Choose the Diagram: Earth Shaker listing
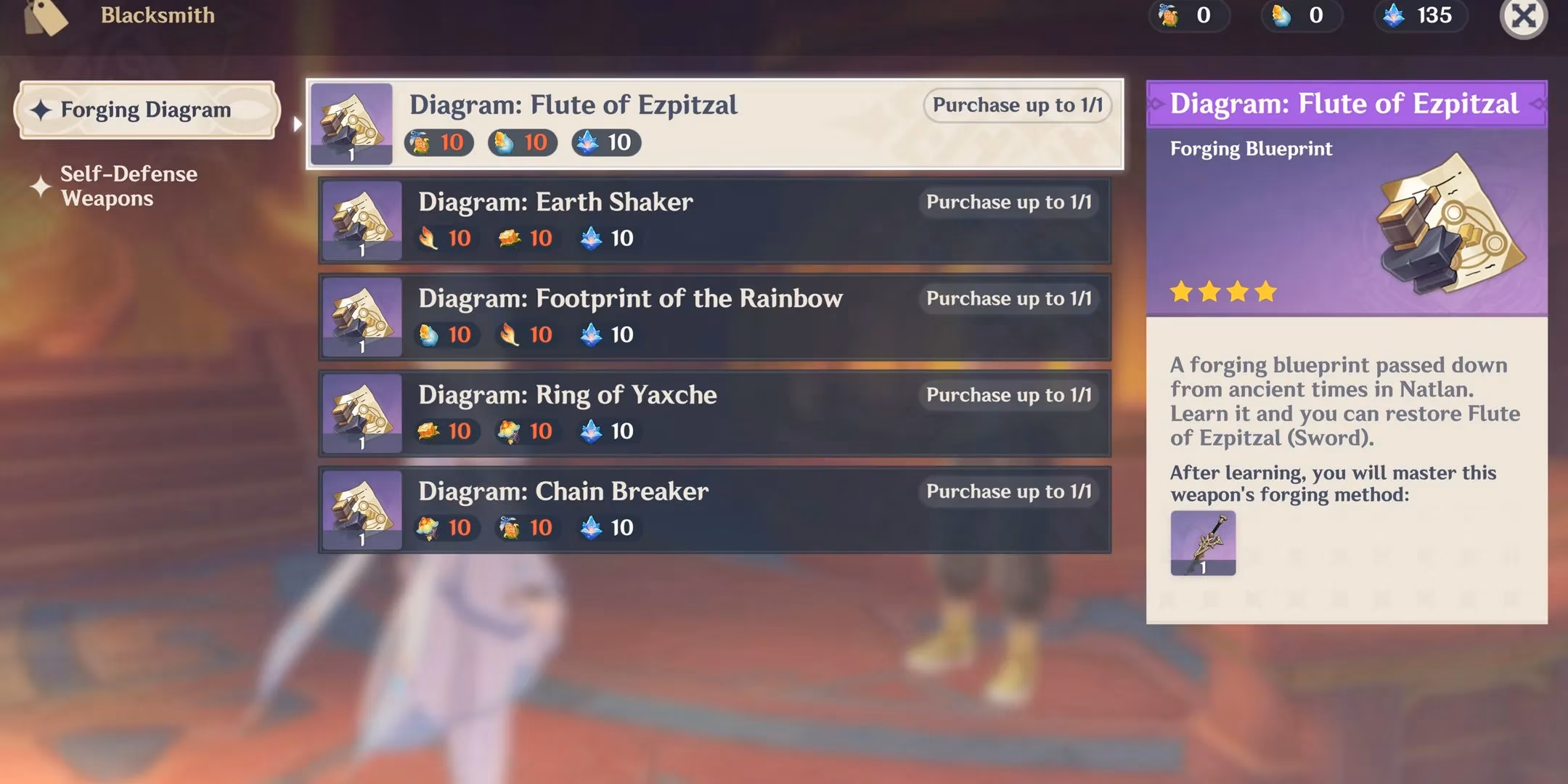Image resolution: width=1568 pixels, height=784 pixels. pyautogui.click(x=715, y=220)
